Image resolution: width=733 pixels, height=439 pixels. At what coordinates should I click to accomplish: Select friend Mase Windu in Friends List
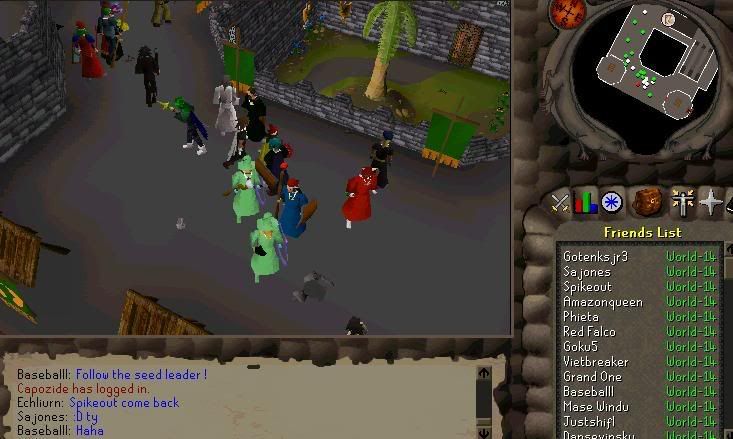click(596, 407)
